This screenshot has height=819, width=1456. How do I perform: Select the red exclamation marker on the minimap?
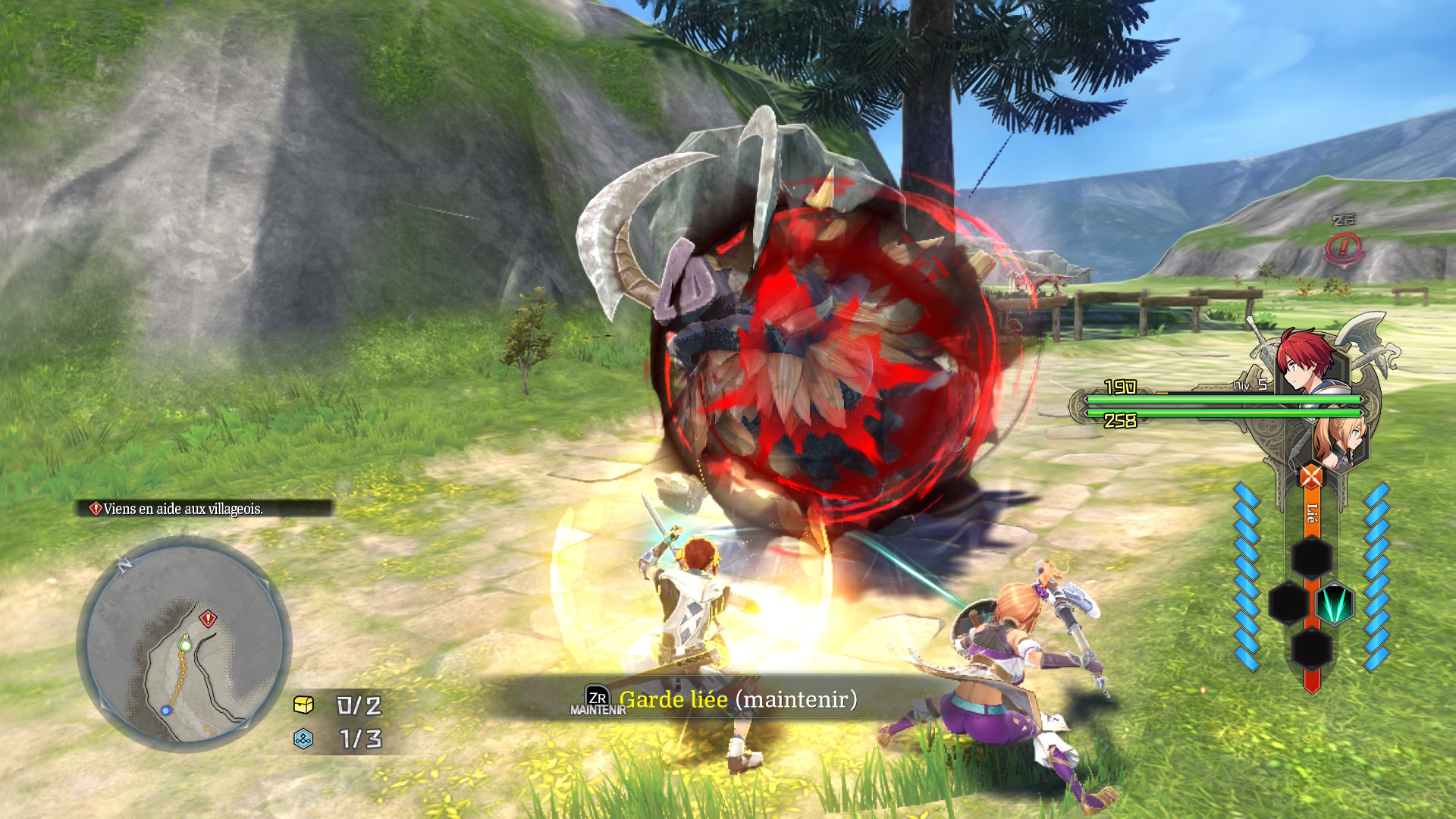[208, 619]
